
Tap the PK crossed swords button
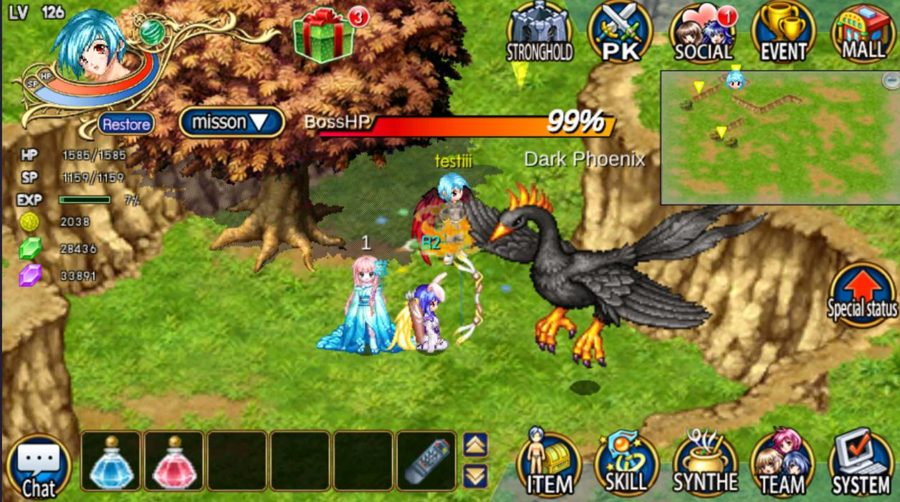click(x=620, y=30)
